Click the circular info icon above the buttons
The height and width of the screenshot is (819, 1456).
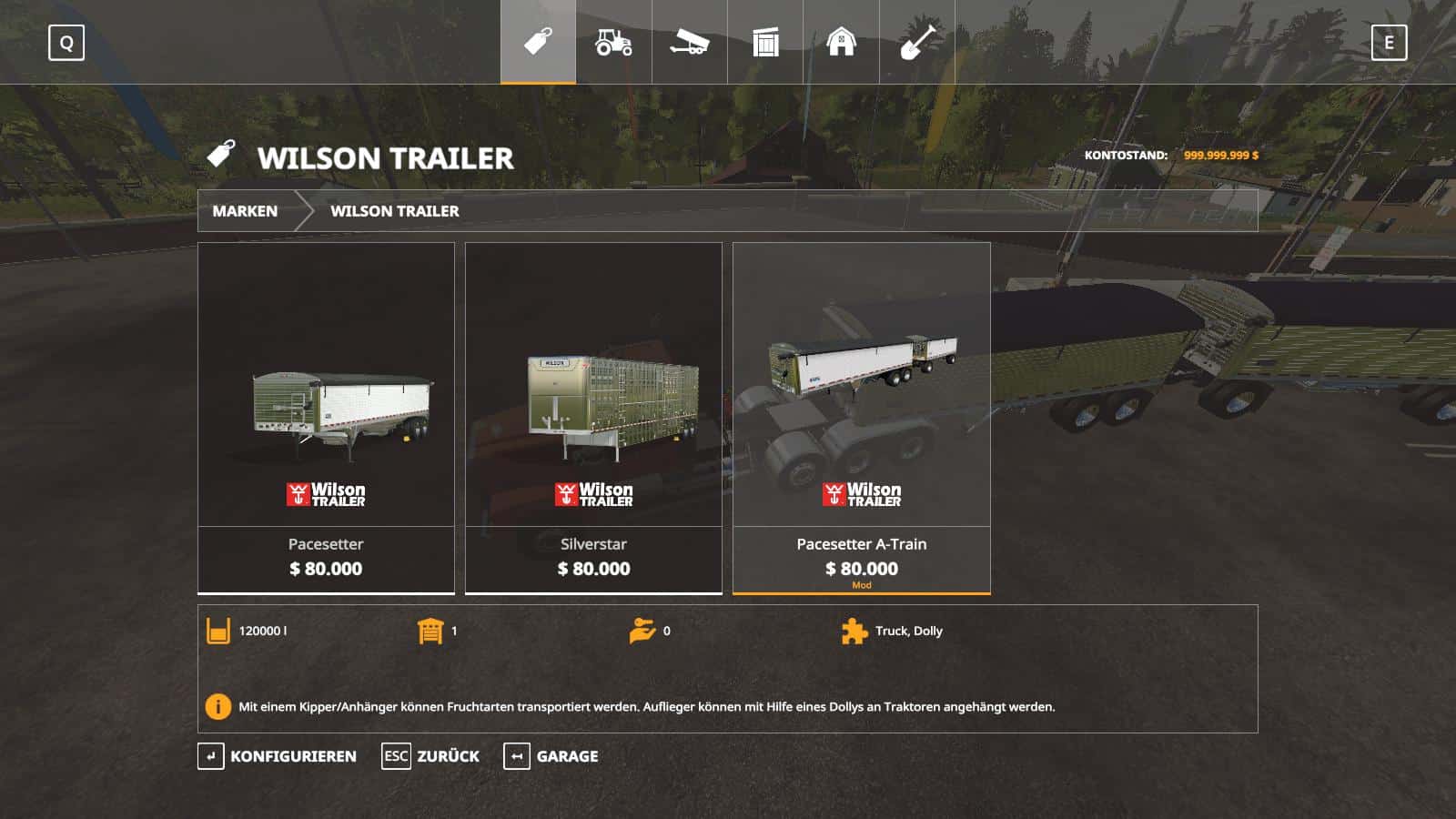coord(217,703)
